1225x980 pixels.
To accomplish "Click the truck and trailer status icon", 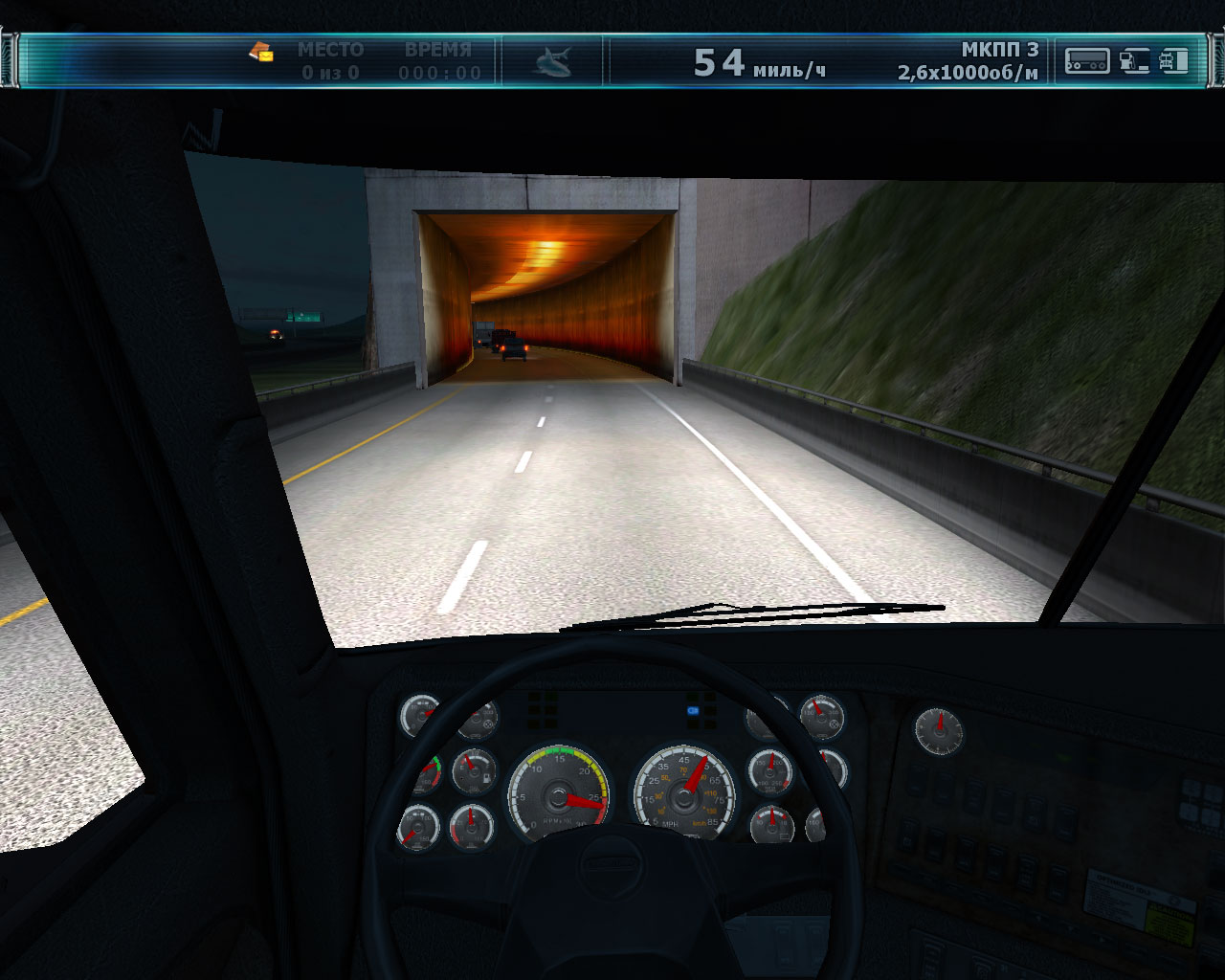I will pyautogui.click(x=1174, y=61).
